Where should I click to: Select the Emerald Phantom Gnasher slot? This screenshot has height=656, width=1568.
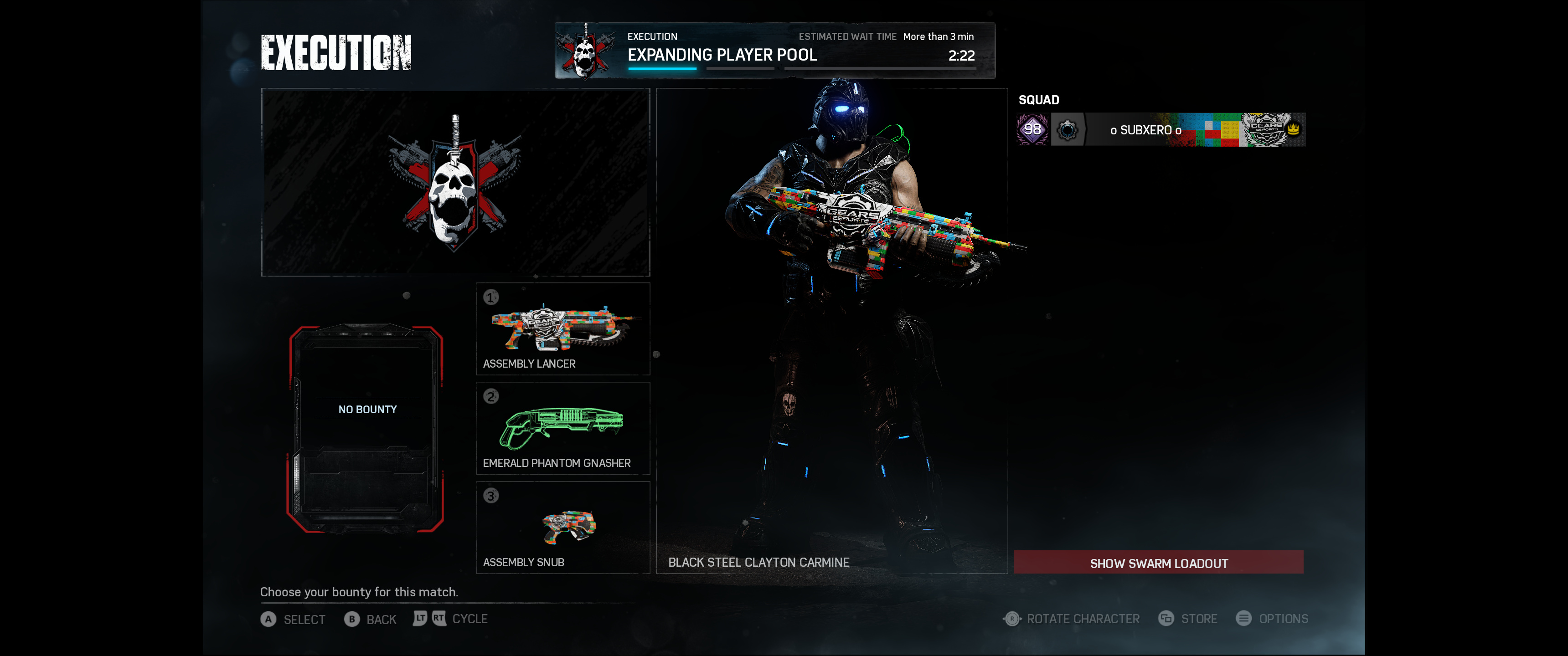pyautogui.click(x=563, y=428)
